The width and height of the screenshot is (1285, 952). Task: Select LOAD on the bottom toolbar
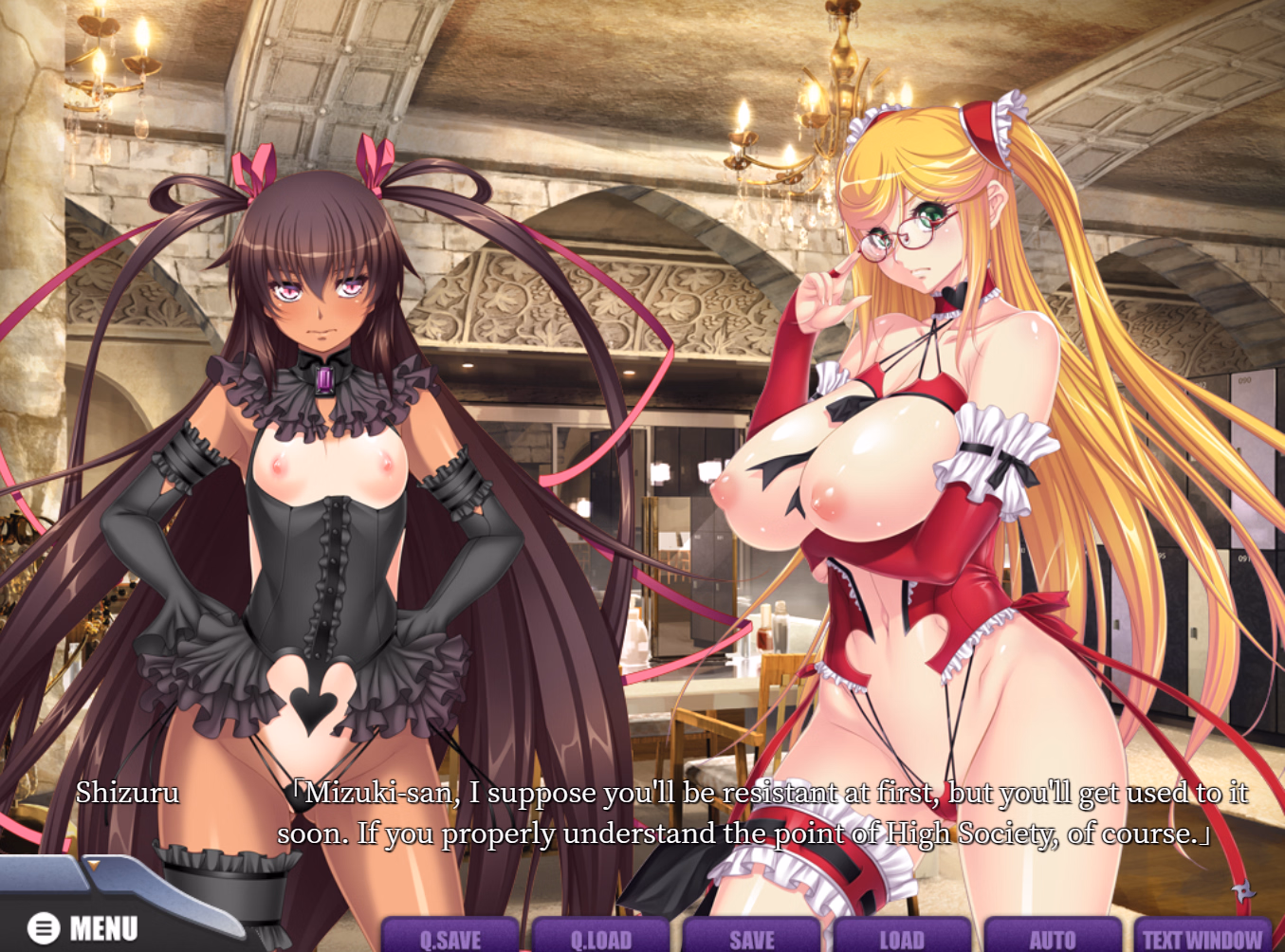(x=904, y=938)
